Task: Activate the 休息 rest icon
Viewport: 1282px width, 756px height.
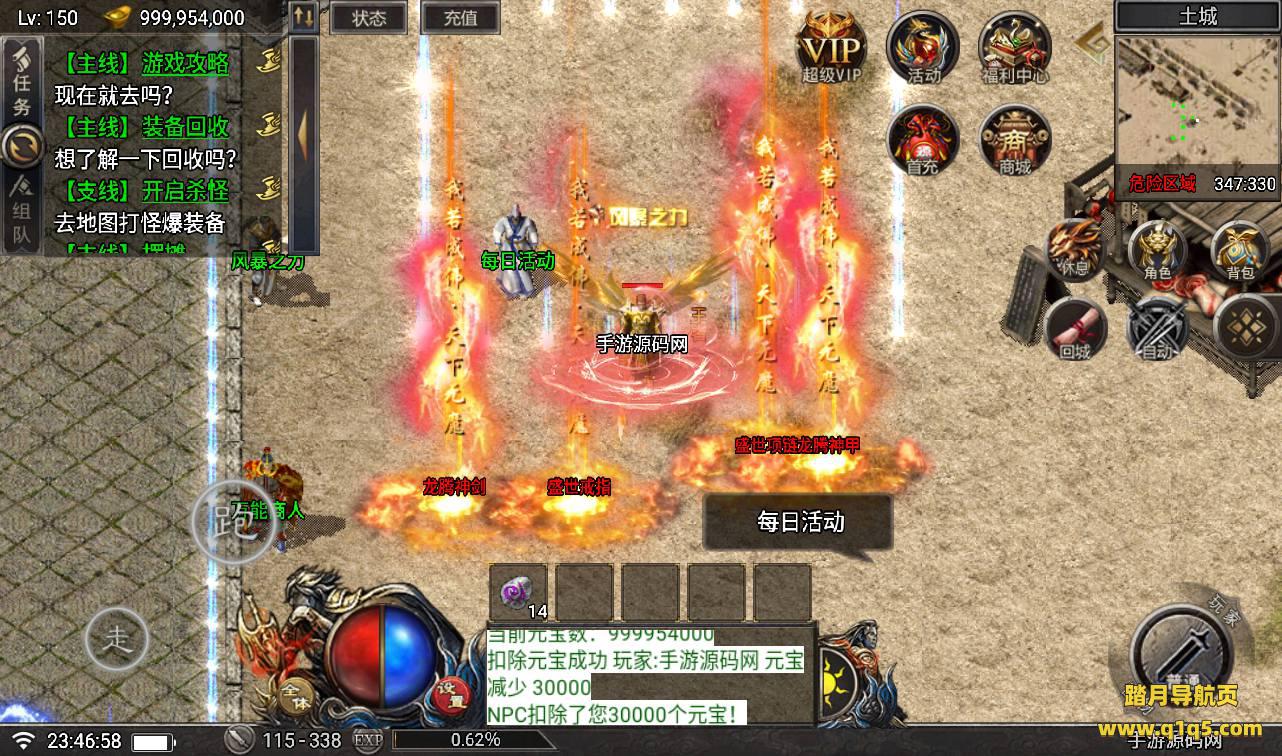Action: 1075,246
